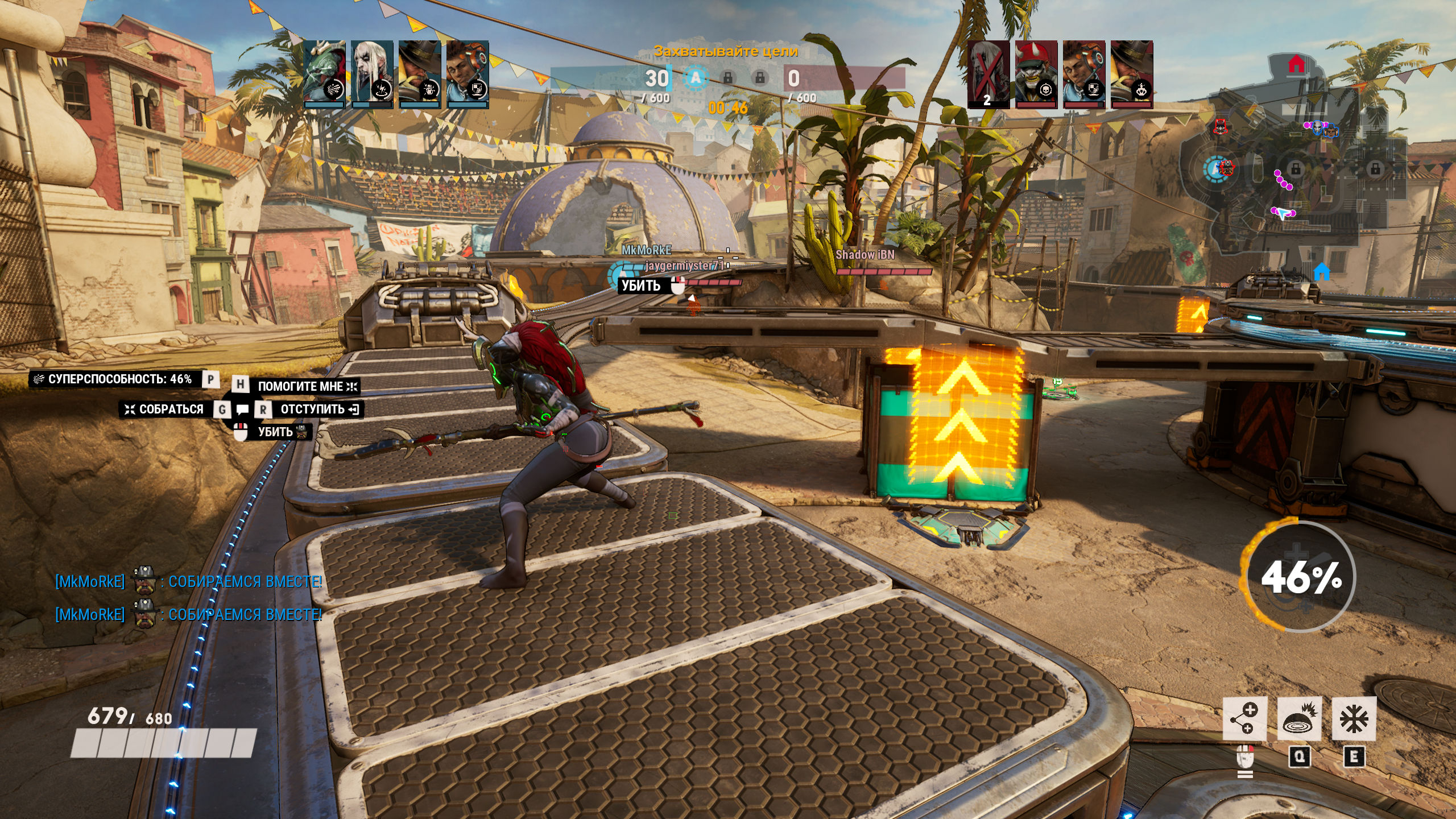Select the green-masked ally portrait
Screen dimensions: 1456x819
tap(324, 74)
